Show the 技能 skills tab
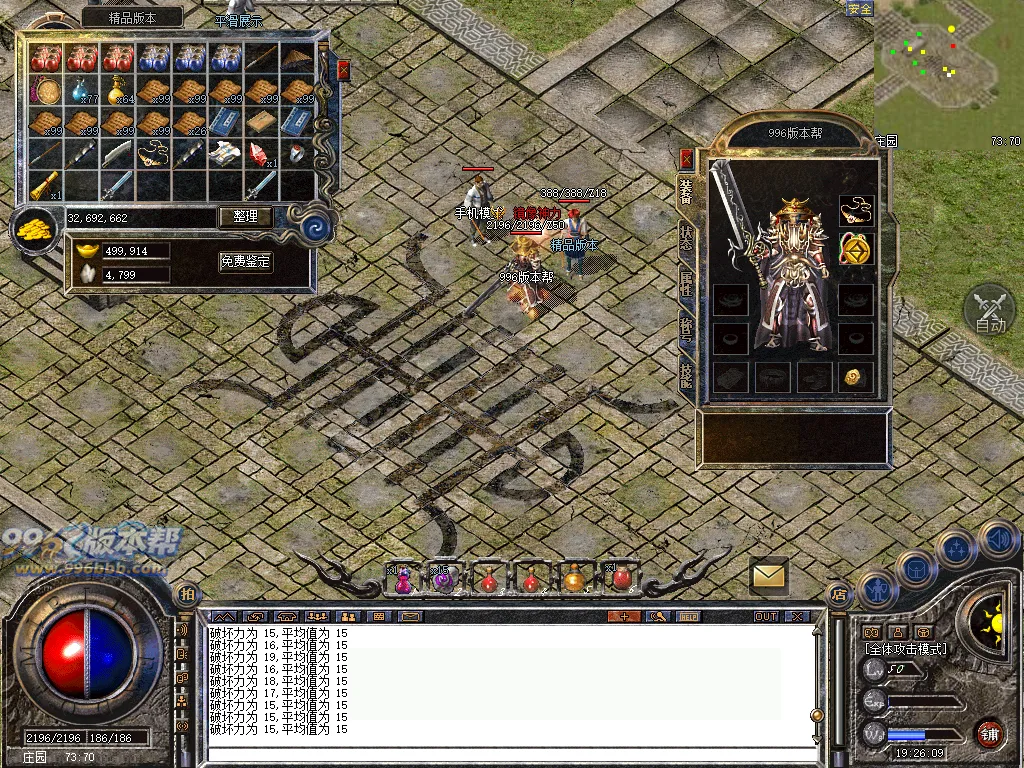This screenshot has width=1024, height=768. coord(686,374)
